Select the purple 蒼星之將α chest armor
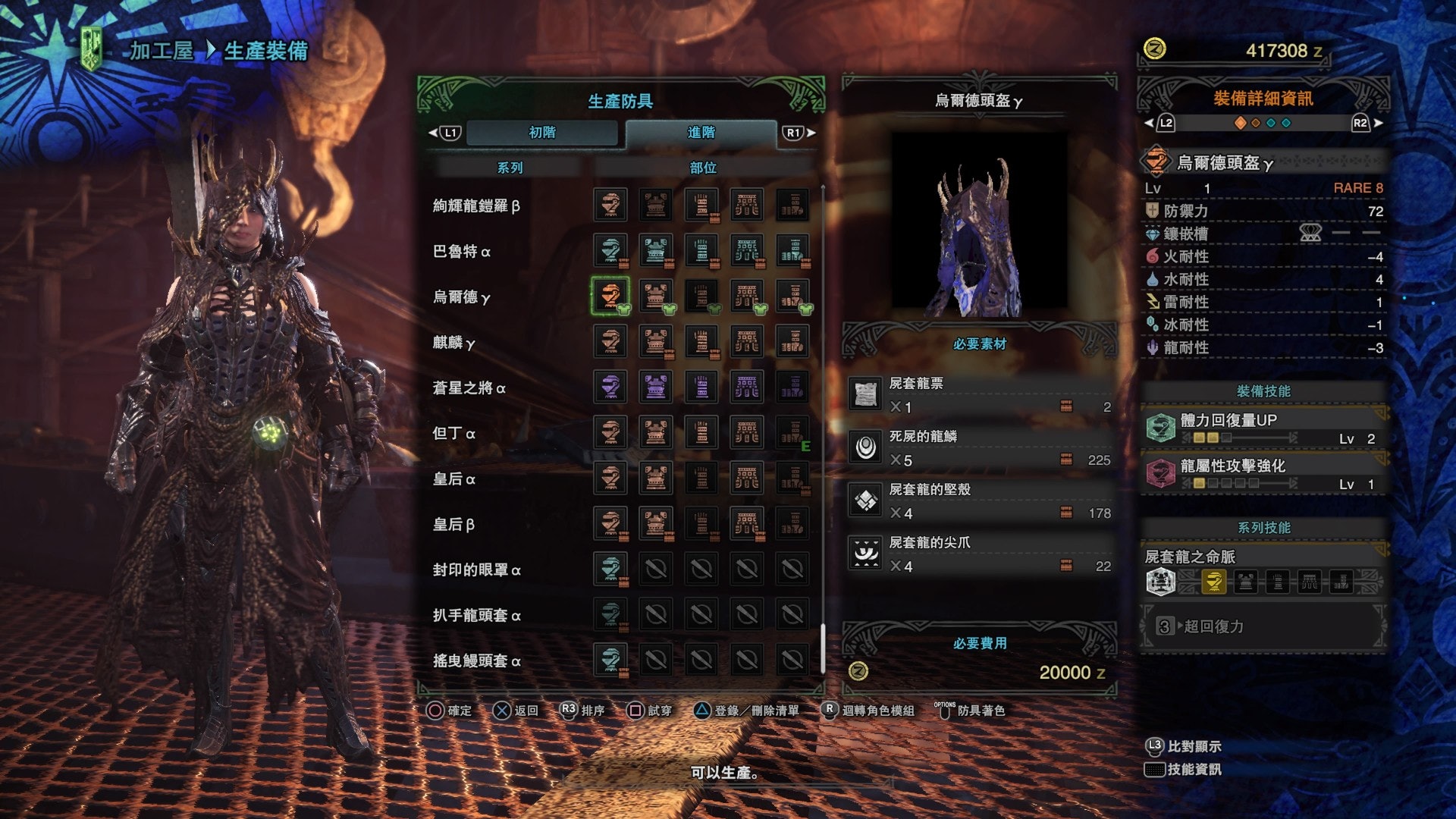This screenshot has height=819, width=1456. pyautogui.click(x=656, y=388)
